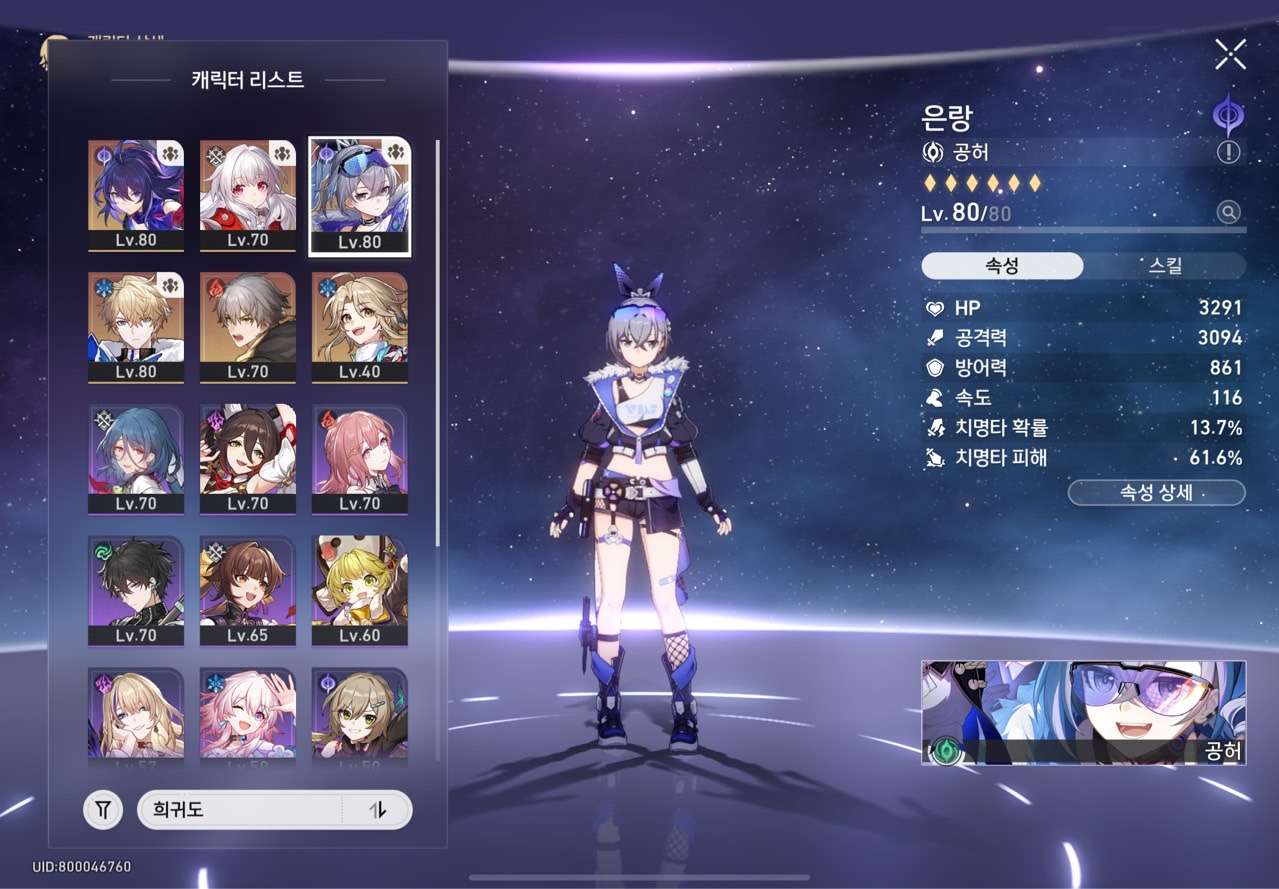Select the blond Lv.80 character portrait

136,327
